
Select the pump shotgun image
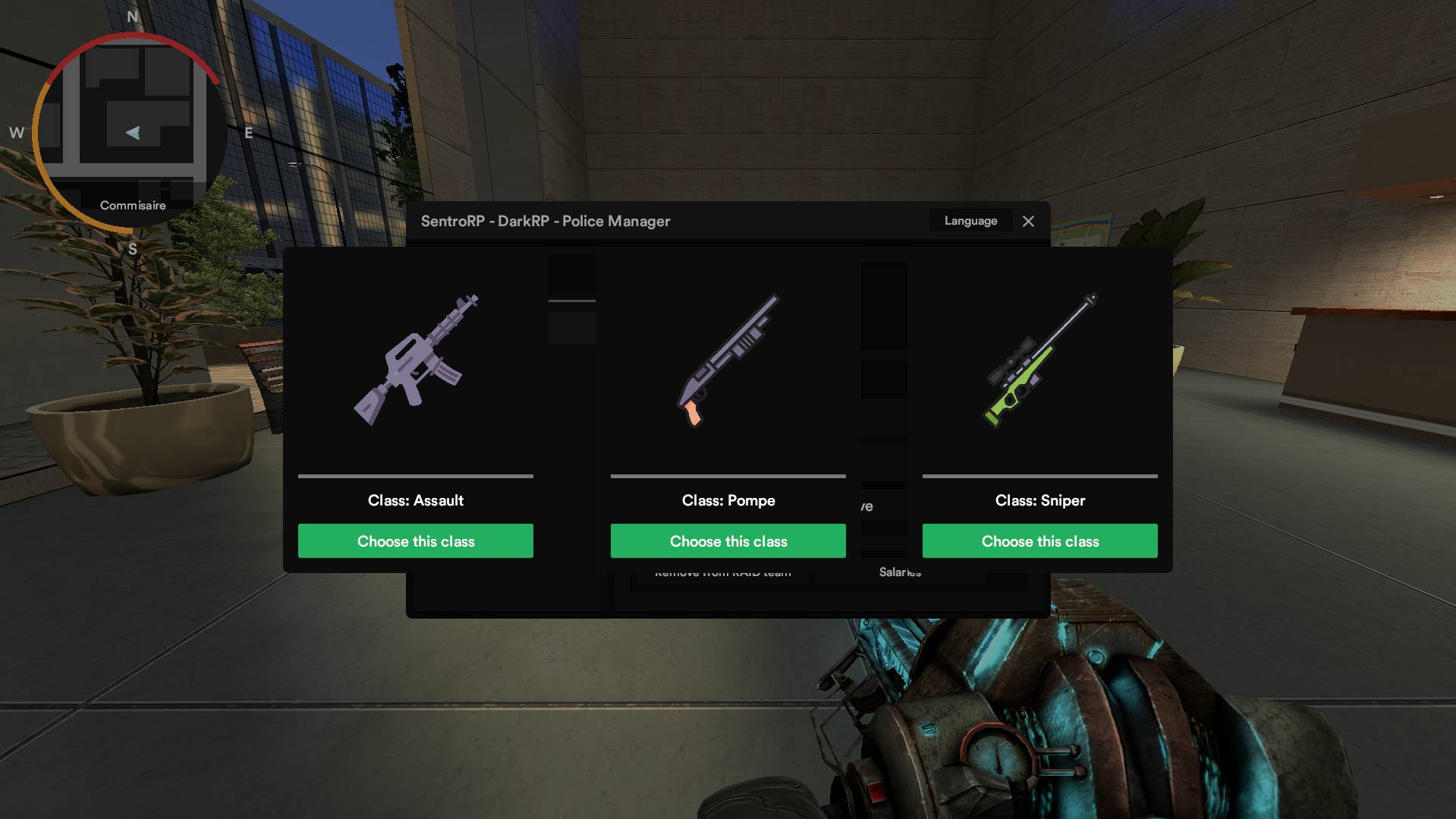[x=728, y=361]
